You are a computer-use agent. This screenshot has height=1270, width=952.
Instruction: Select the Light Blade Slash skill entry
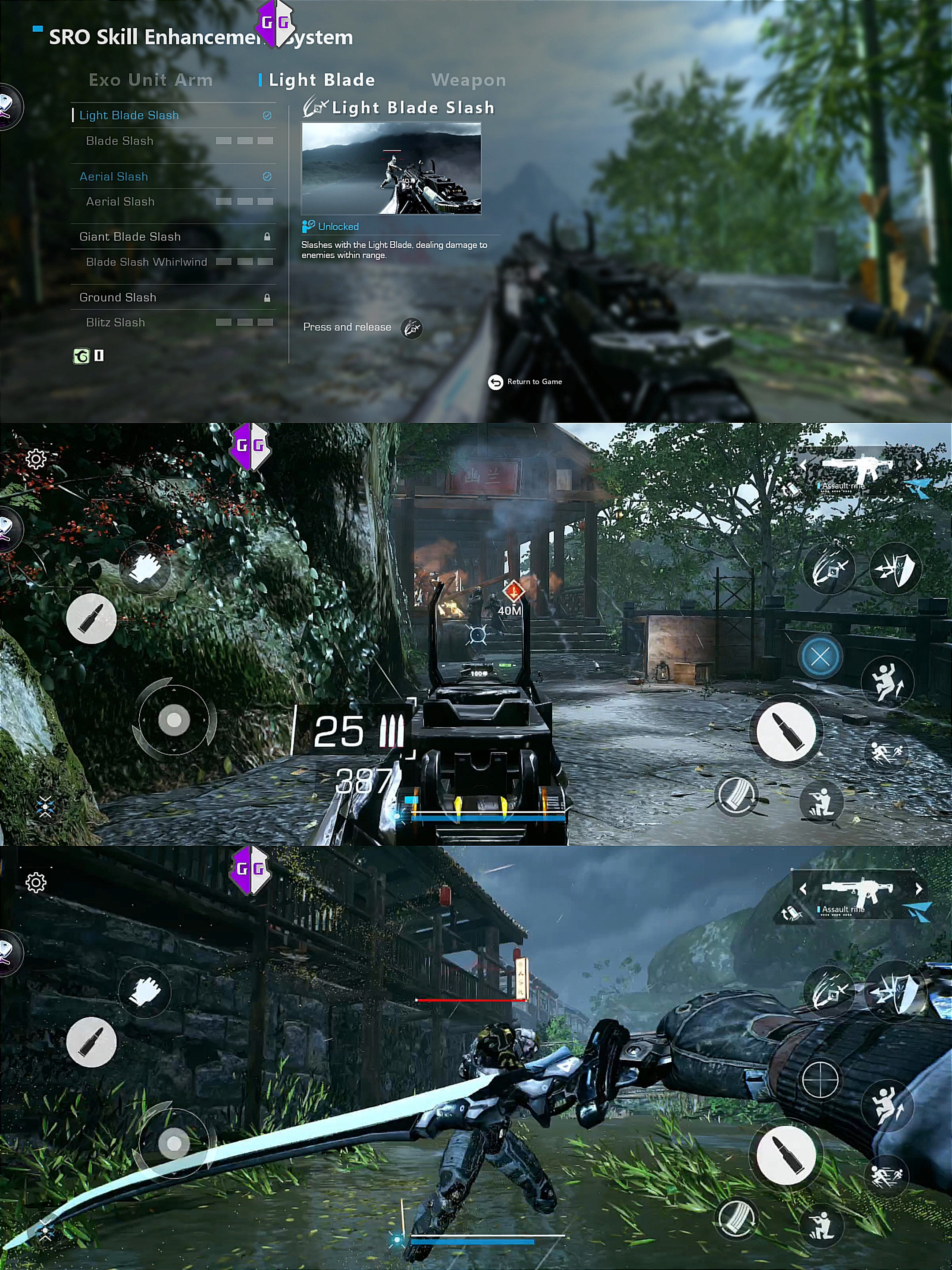pos(129,116)
